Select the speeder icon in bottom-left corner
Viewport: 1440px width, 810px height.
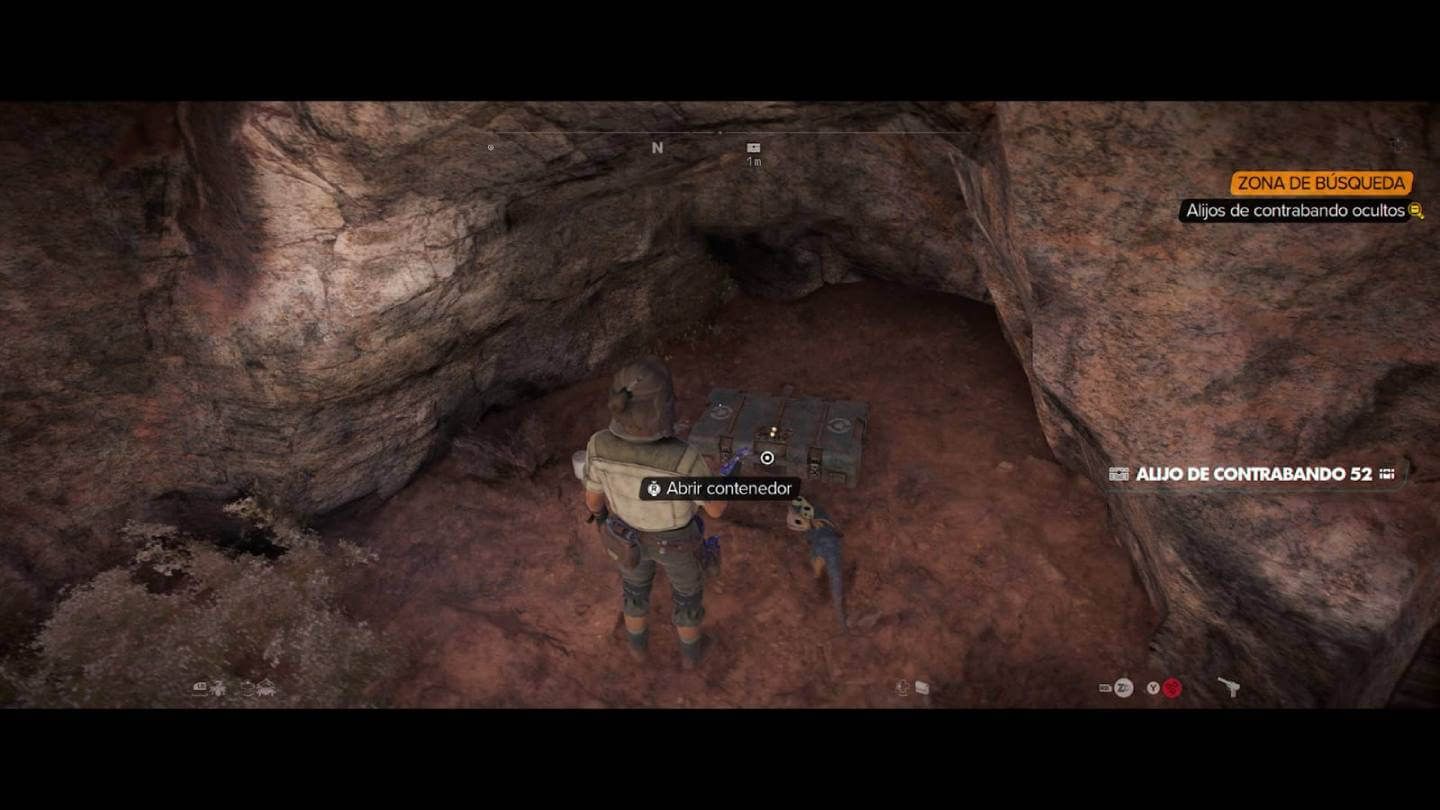click(199, 688)
